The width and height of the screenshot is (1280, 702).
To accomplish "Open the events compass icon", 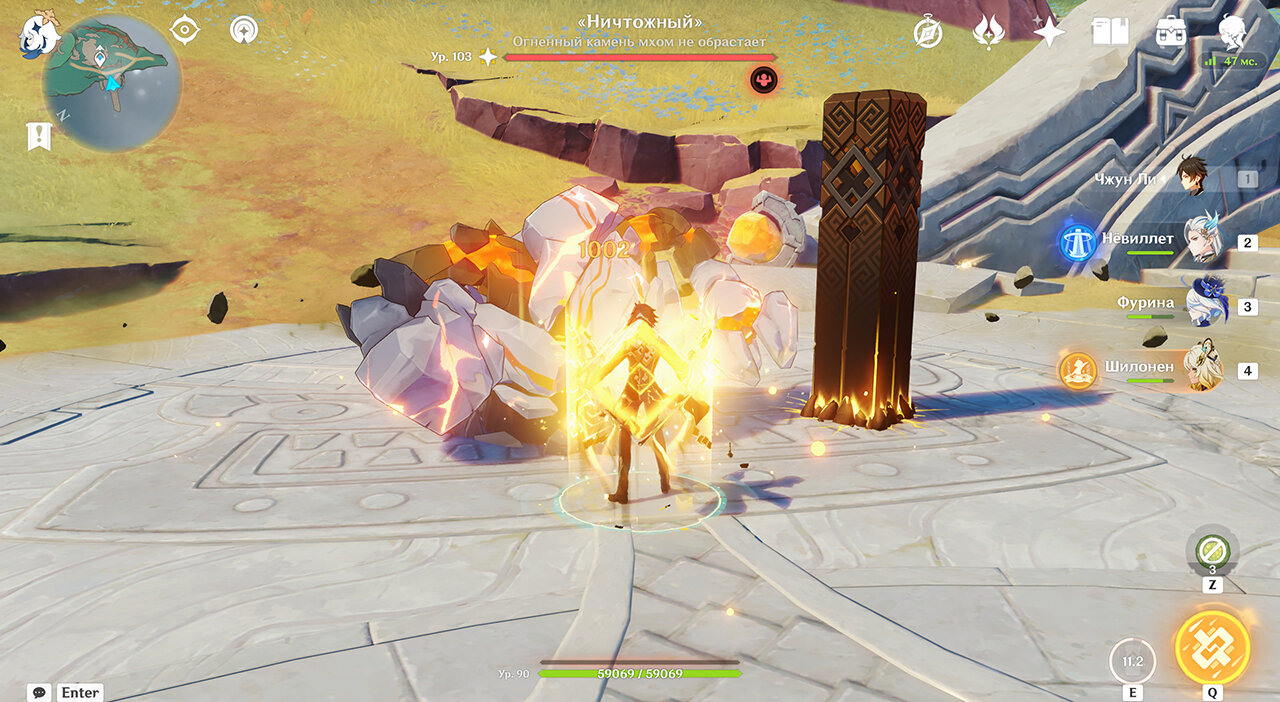I will 928,33.
